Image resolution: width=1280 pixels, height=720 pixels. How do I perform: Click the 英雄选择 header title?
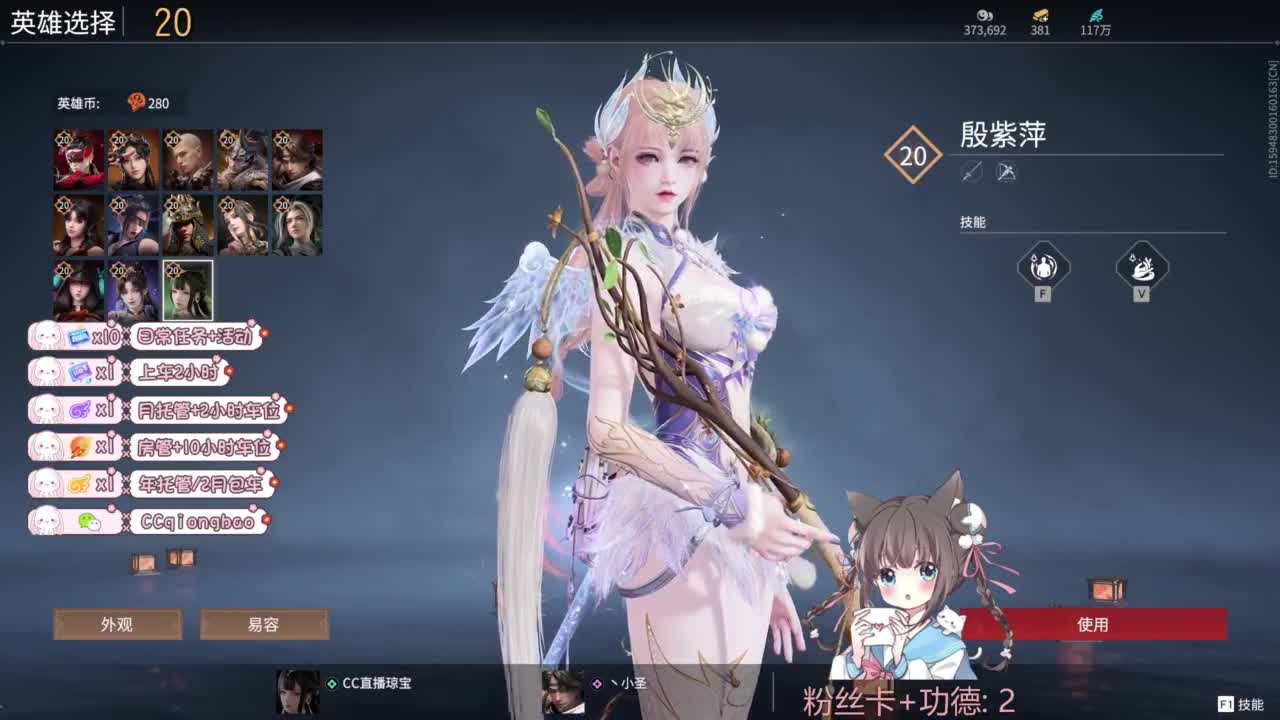(60, 18)
